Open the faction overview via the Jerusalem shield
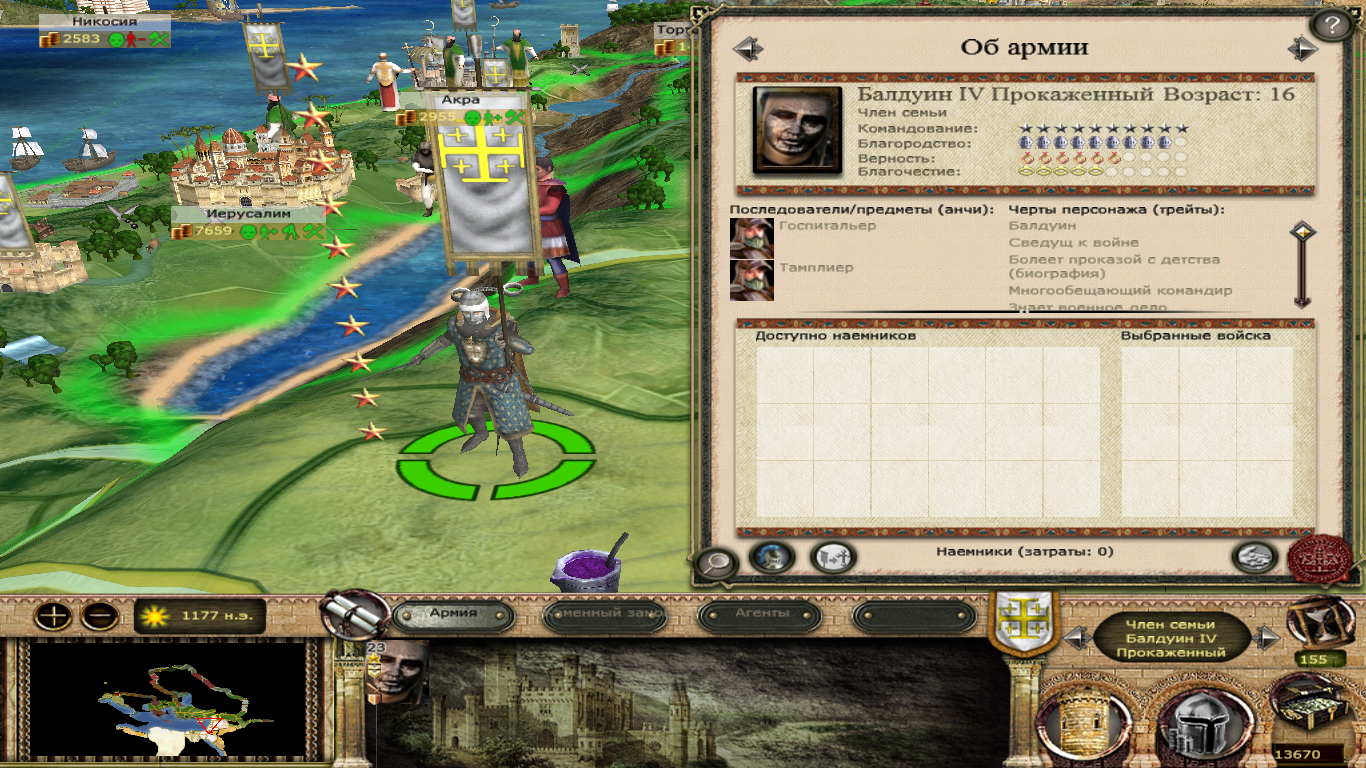 [x=1017, y=622]
